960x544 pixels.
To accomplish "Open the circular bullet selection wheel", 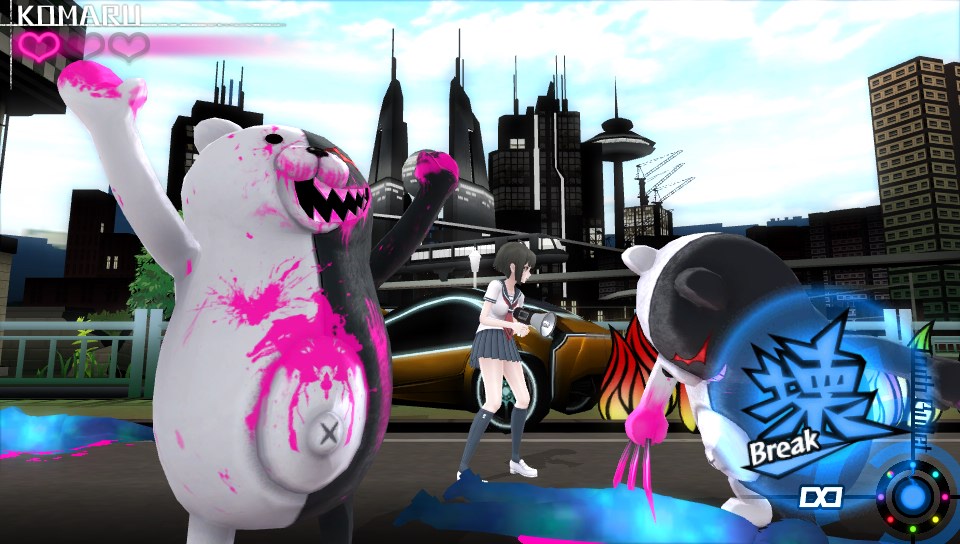I will coord(910,495).
